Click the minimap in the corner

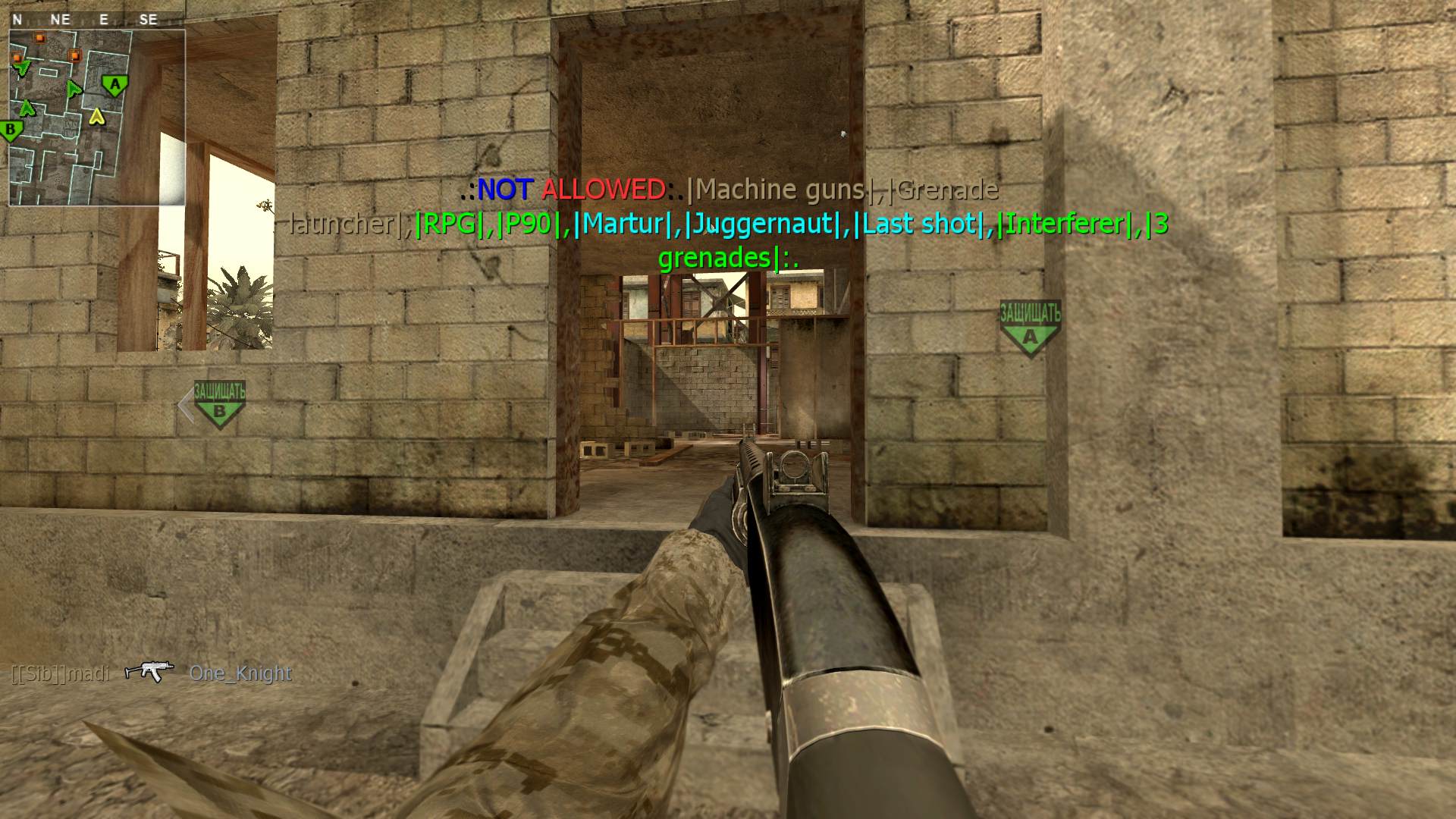pyautogui.click(x=97, y=118)
